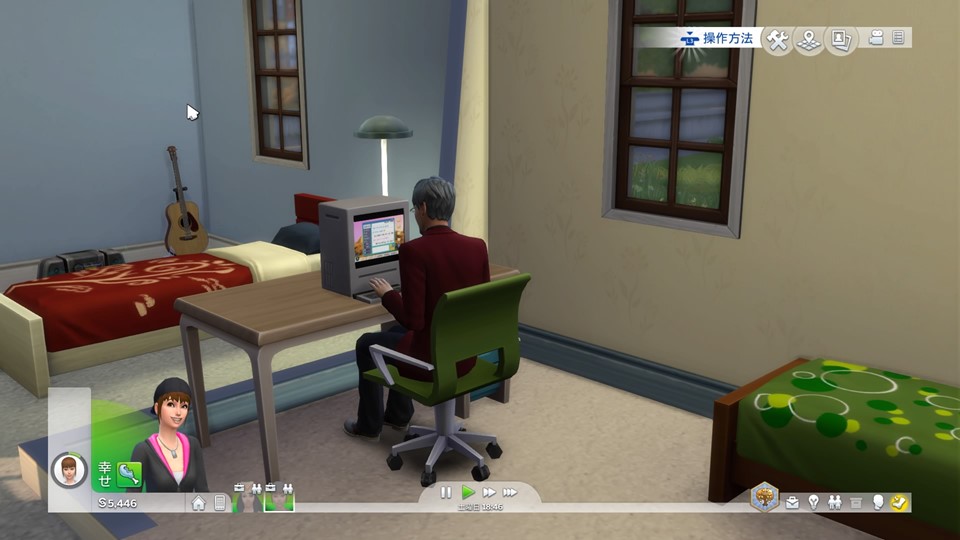Open the Gallery photos icon
The image size is (960, 540).
point(841,40)
